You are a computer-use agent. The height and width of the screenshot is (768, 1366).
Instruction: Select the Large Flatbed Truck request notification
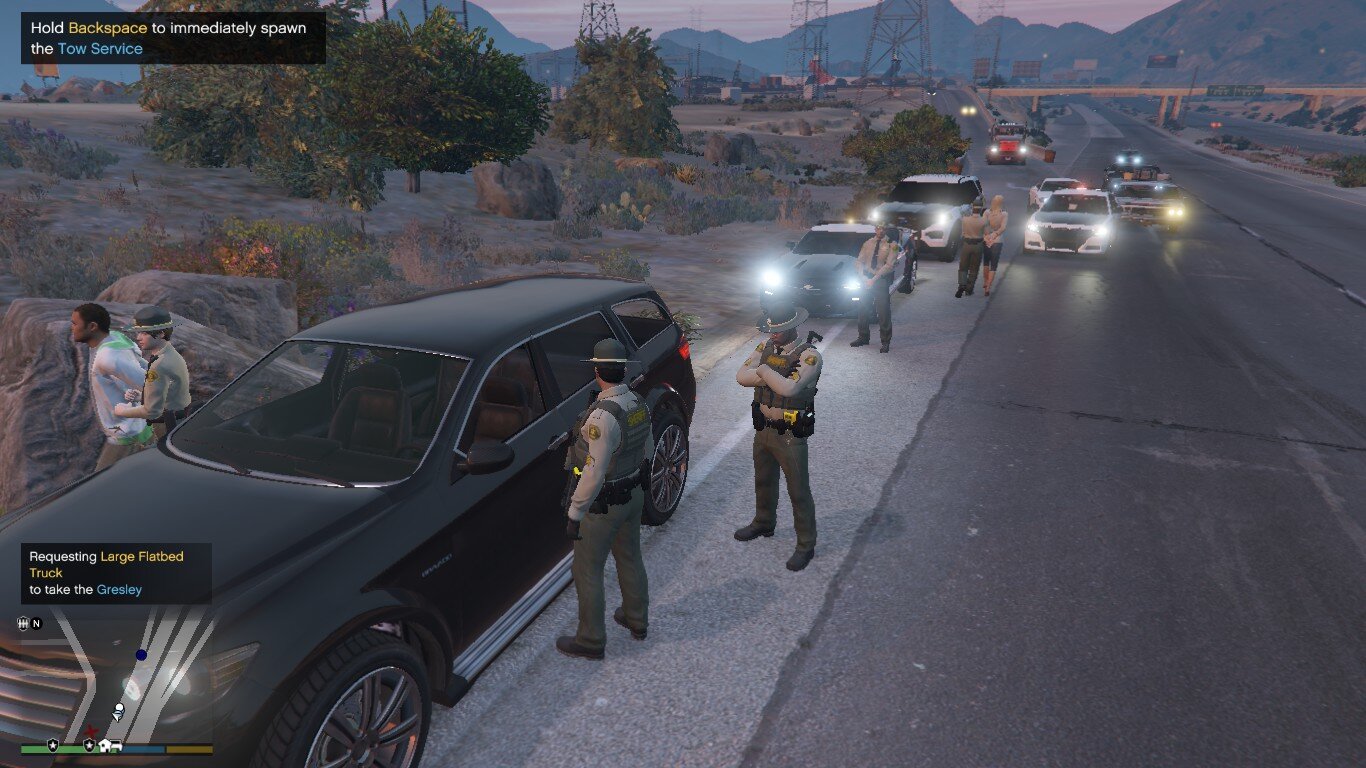tap(116, 573)
